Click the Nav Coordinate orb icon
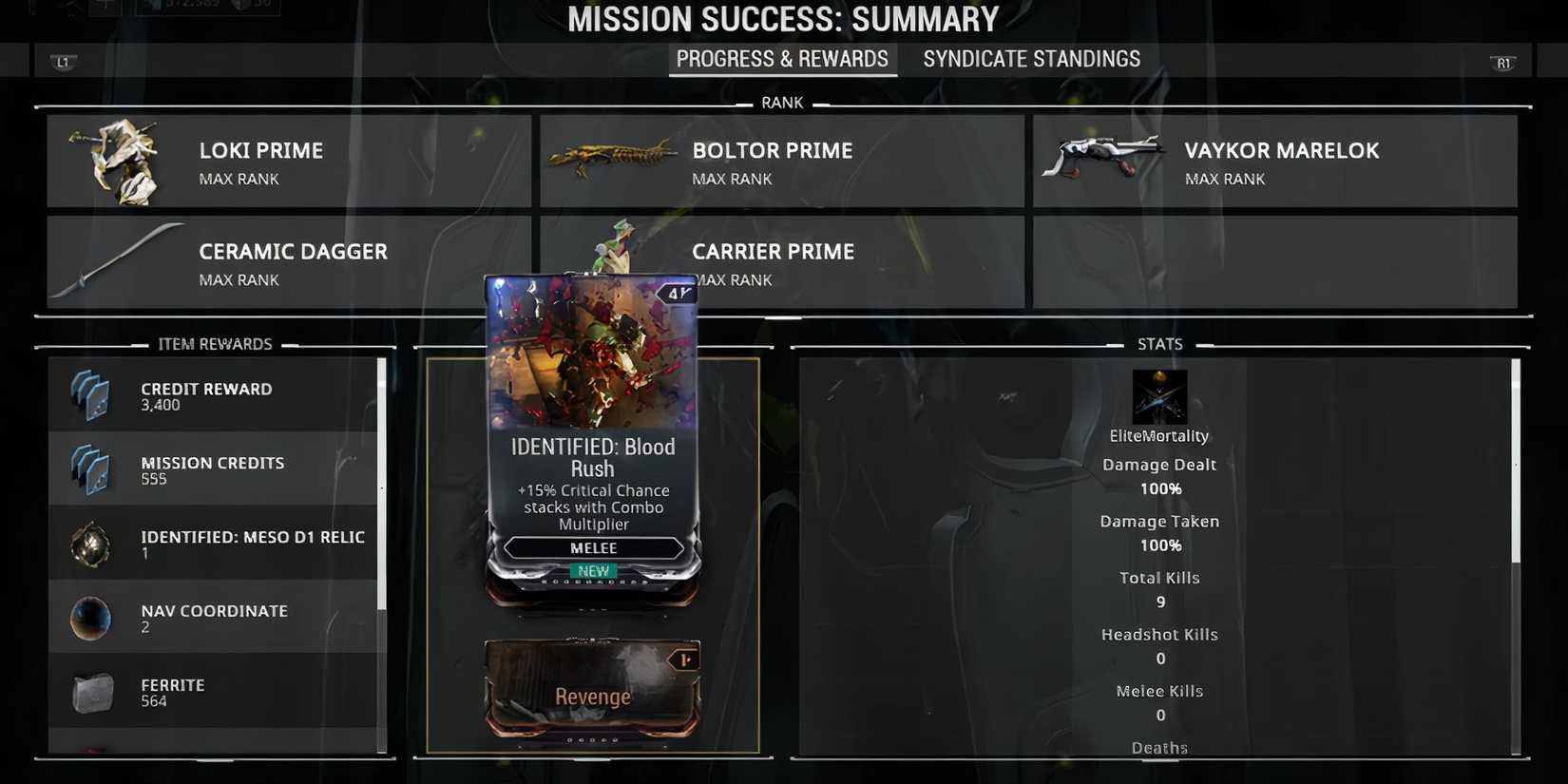 90,618
